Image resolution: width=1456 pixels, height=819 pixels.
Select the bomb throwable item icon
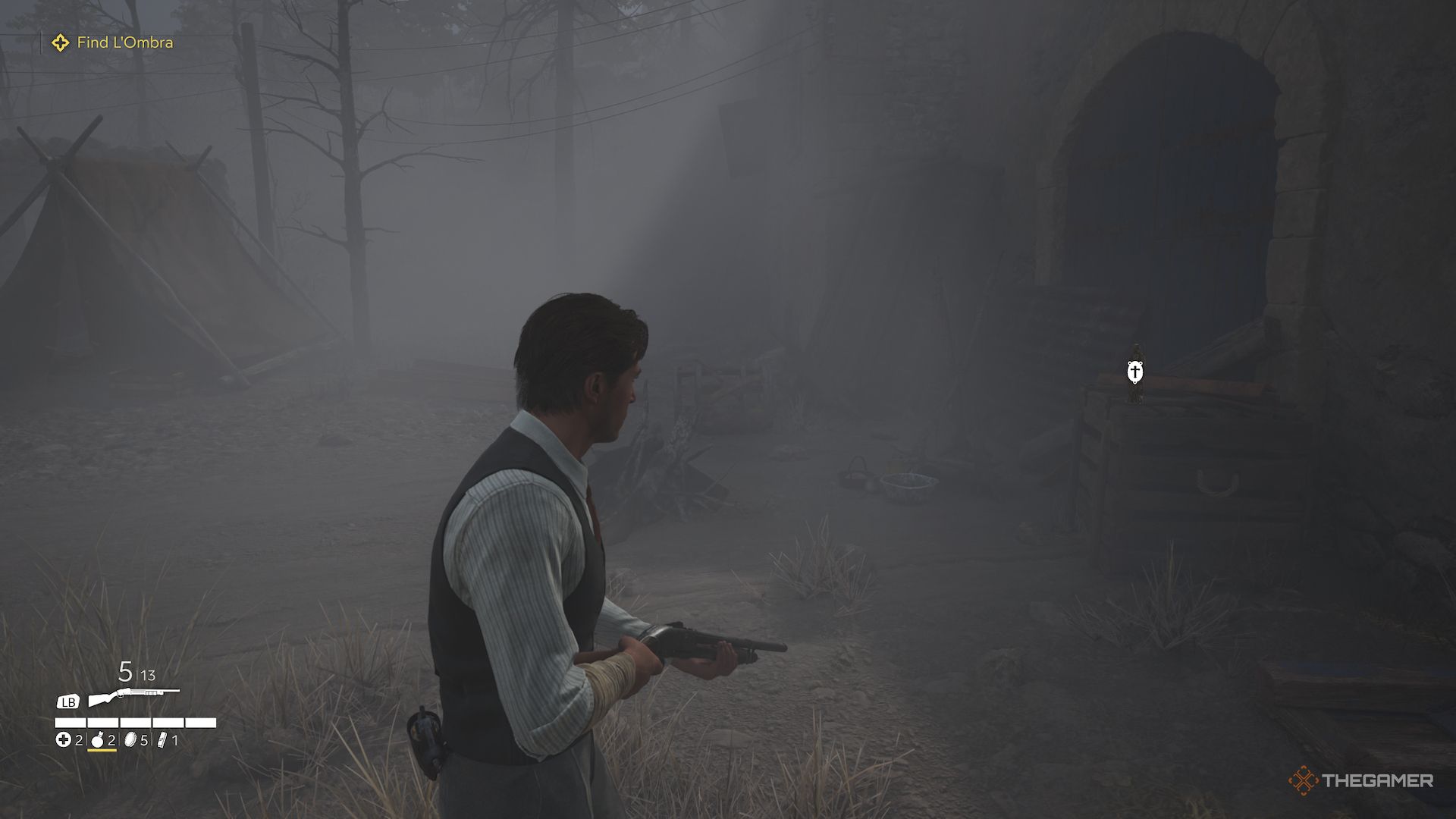tap(97, 740)
